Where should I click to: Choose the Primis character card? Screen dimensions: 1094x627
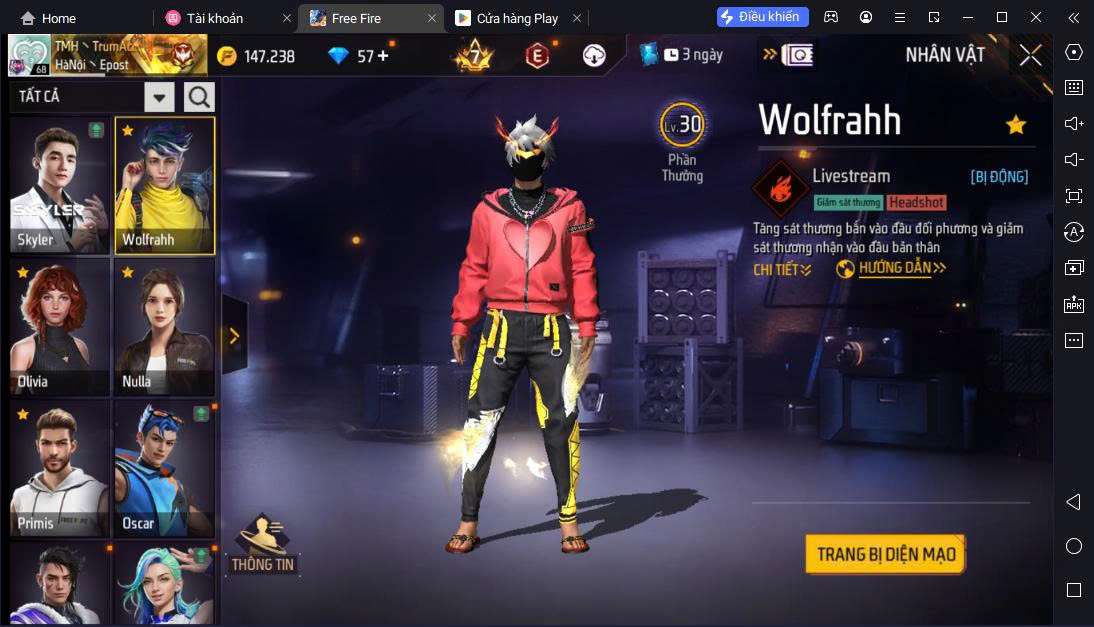60,469
